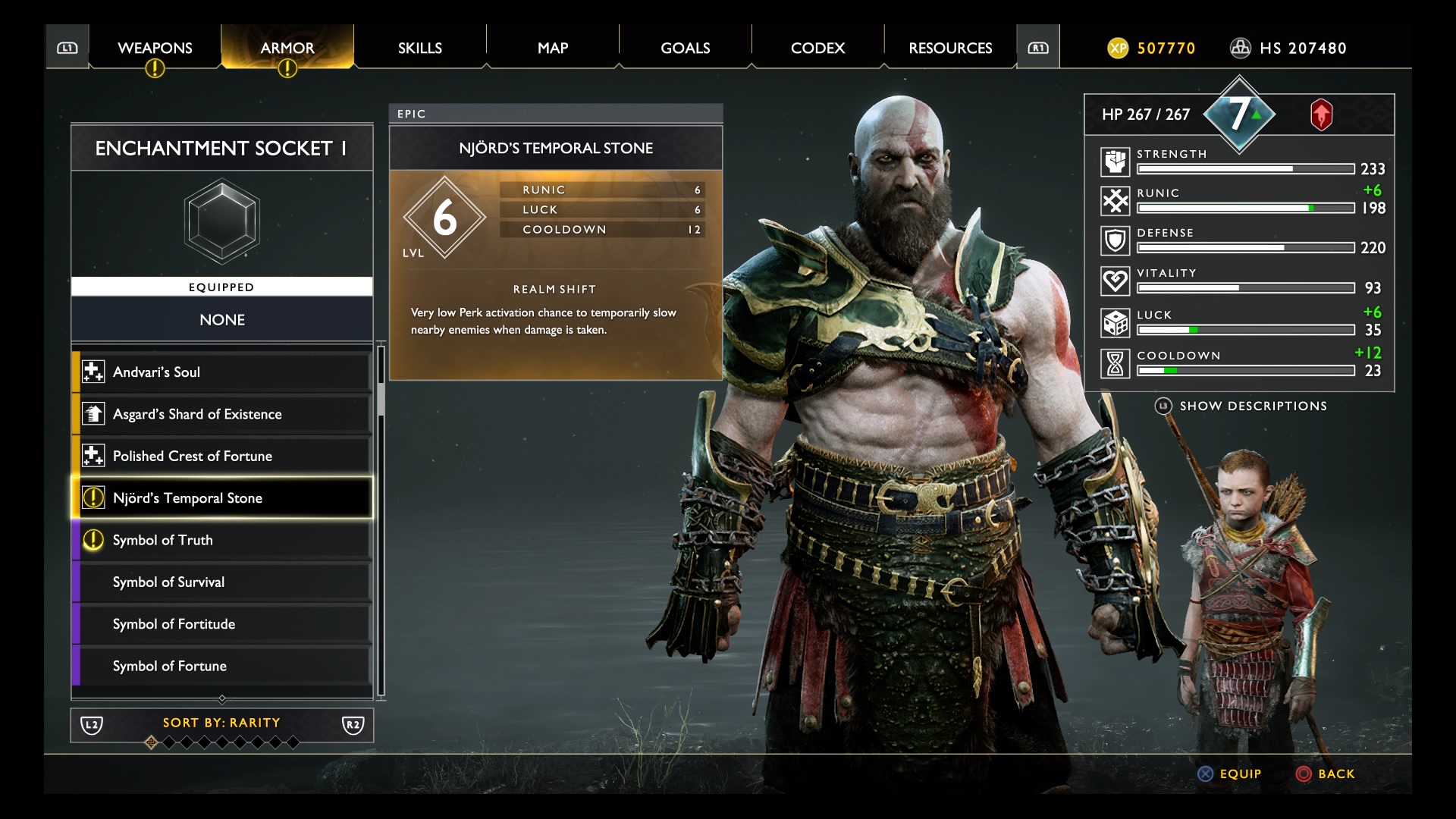Choose Asgard's Shard of Existence
The image size is (1456, 819).
coord(222,414)
